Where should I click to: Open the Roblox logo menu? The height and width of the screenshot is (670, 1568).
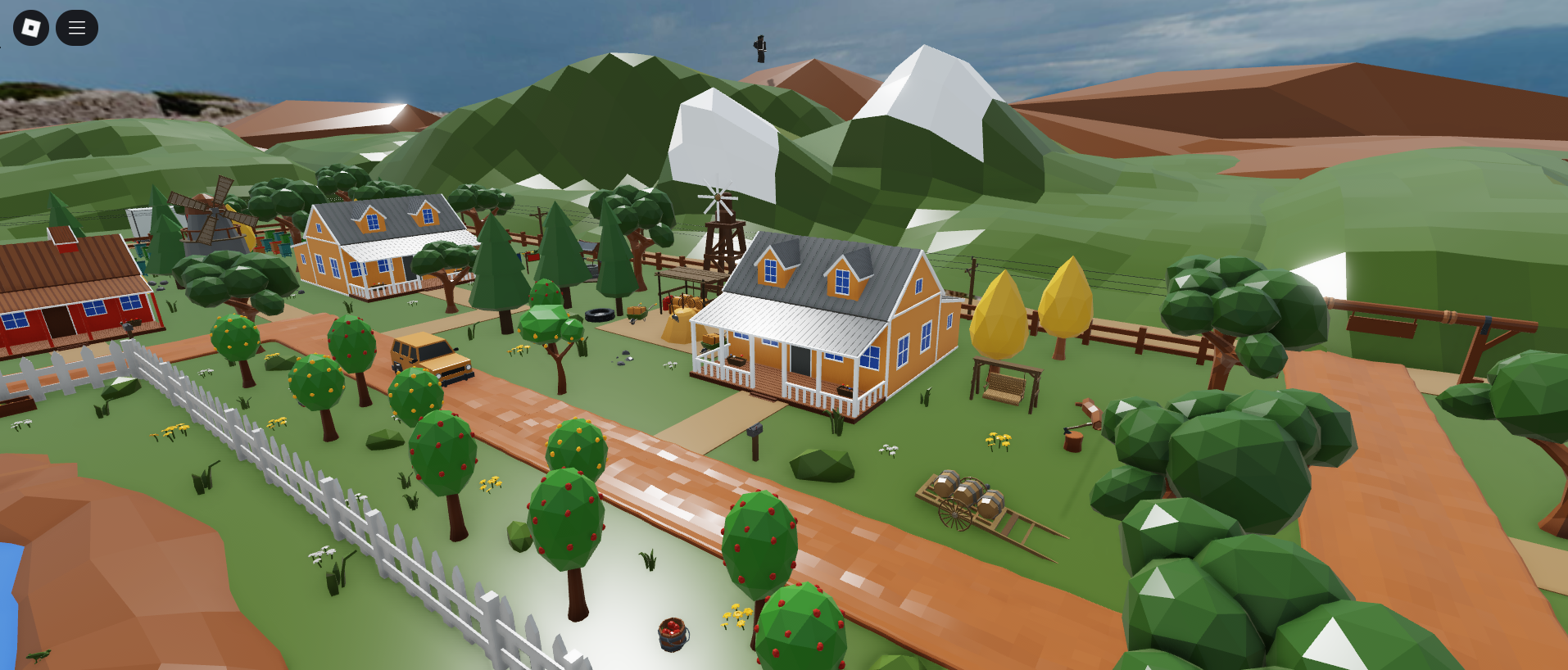point(31,28)
